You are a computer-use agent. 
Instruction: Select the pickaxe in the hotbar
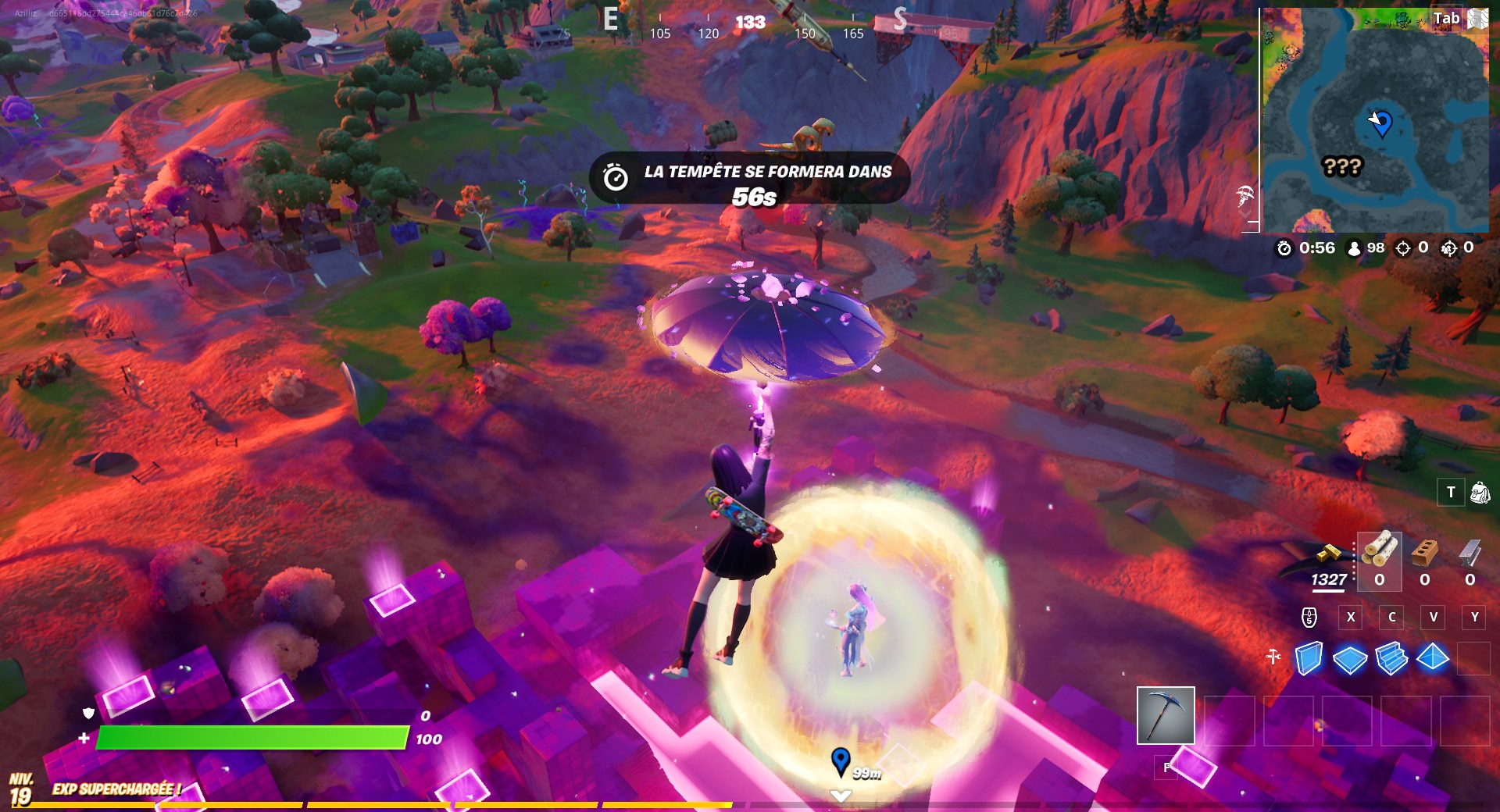tap(1166, 716)
